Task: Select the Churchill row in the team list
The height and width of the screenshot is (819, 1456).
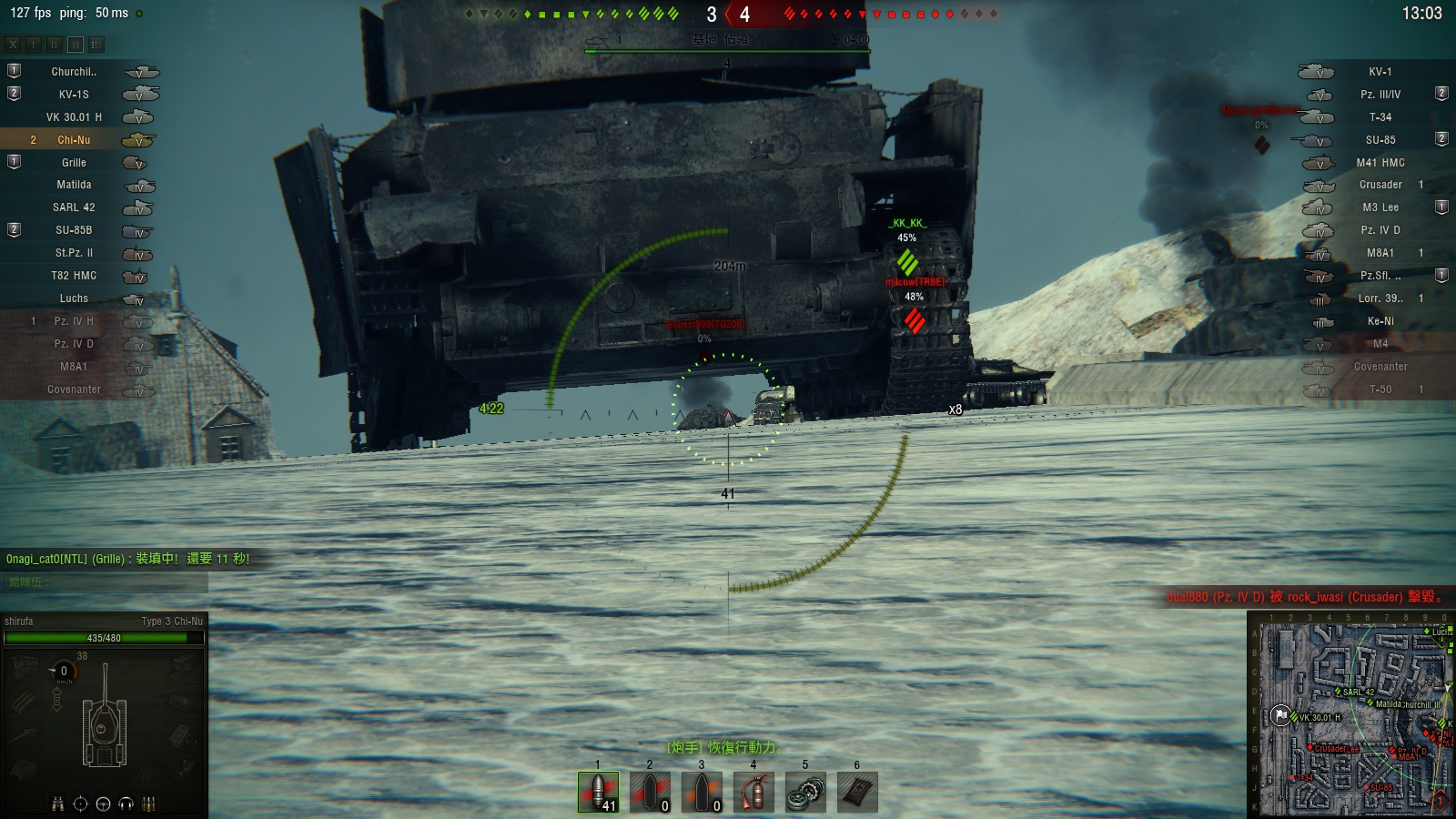Action: coord(74,72)
